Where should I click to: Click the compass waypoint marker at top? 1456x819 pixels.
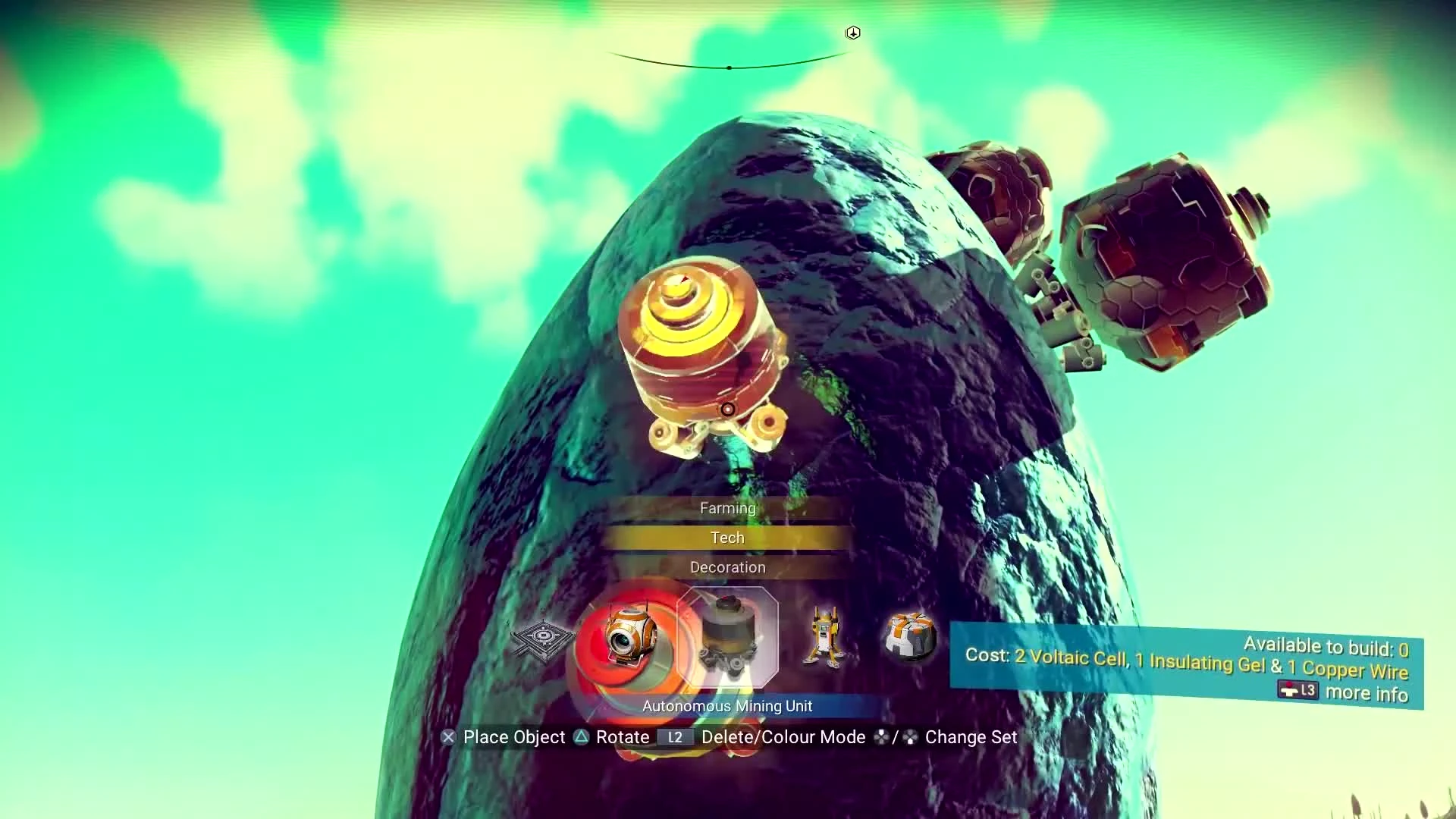[x=852, y=33]
